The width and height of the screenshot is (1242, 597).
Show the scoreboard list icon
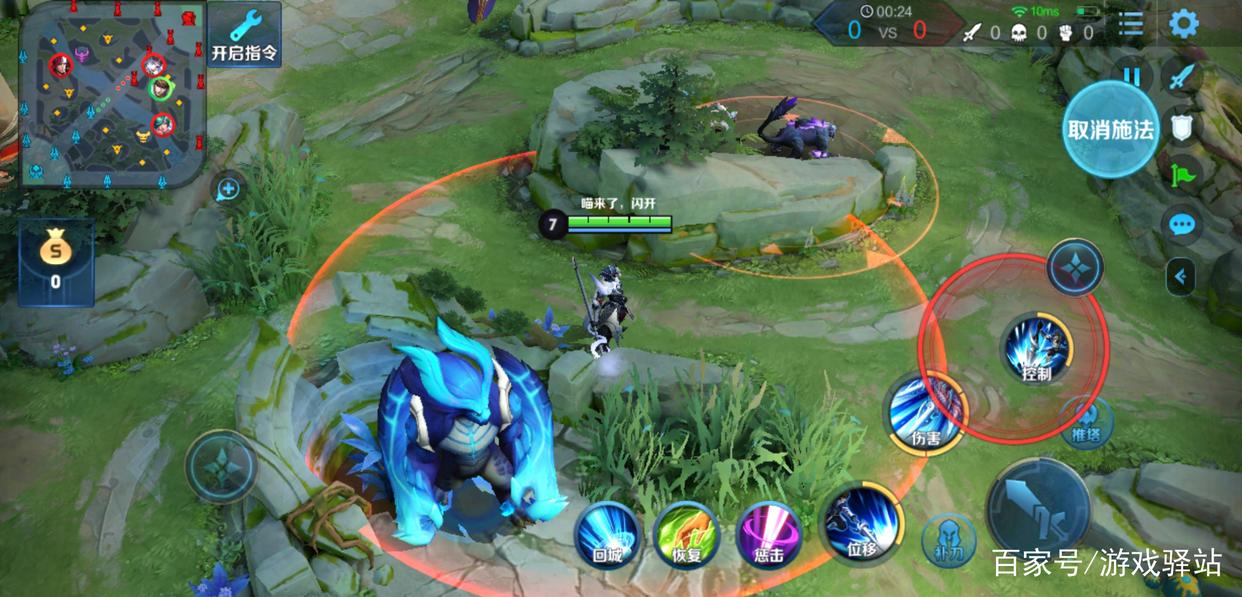click(1131, 25)
